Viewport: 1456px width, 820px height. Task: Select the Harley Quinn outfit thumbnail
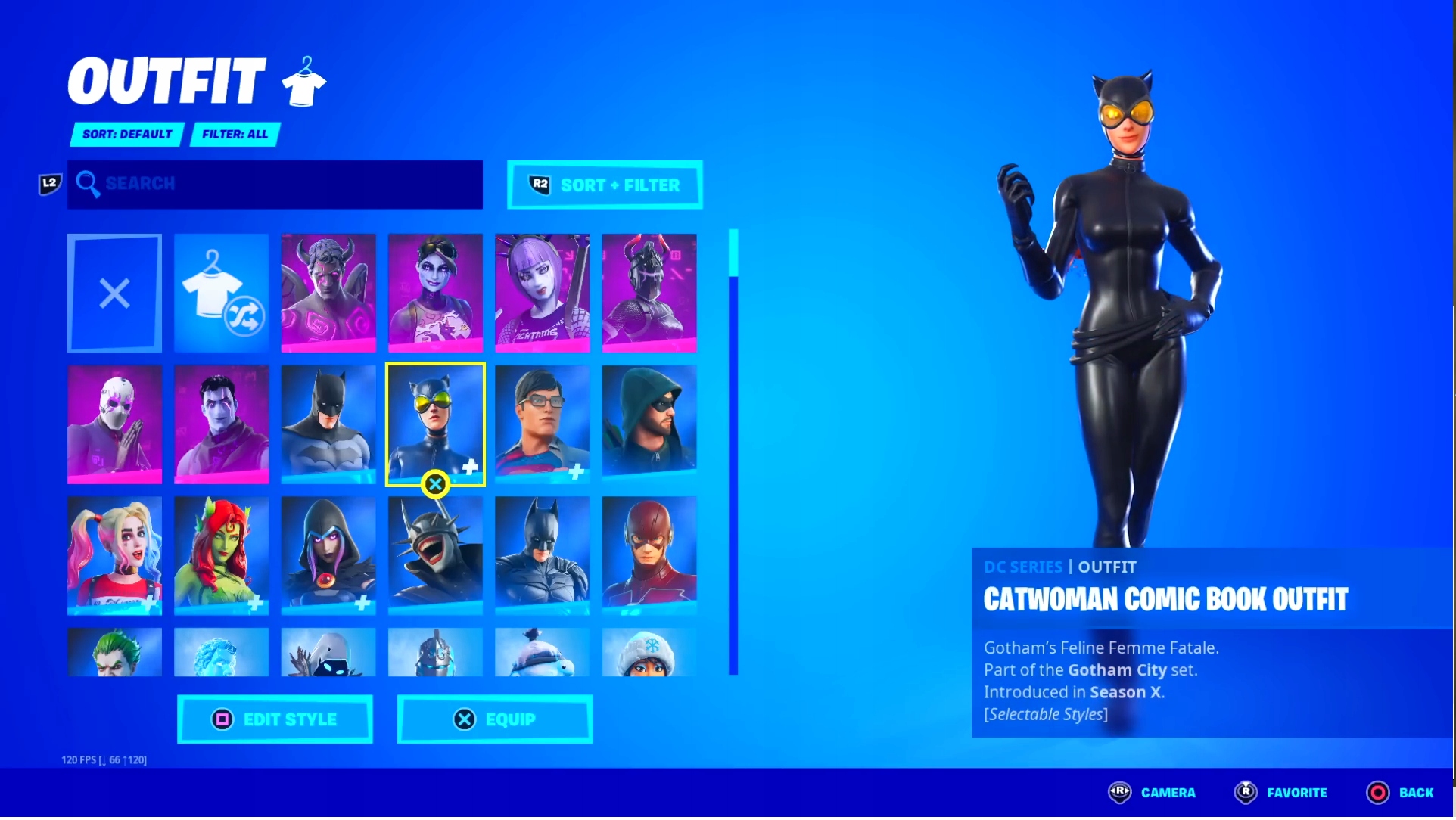(114, 556)
